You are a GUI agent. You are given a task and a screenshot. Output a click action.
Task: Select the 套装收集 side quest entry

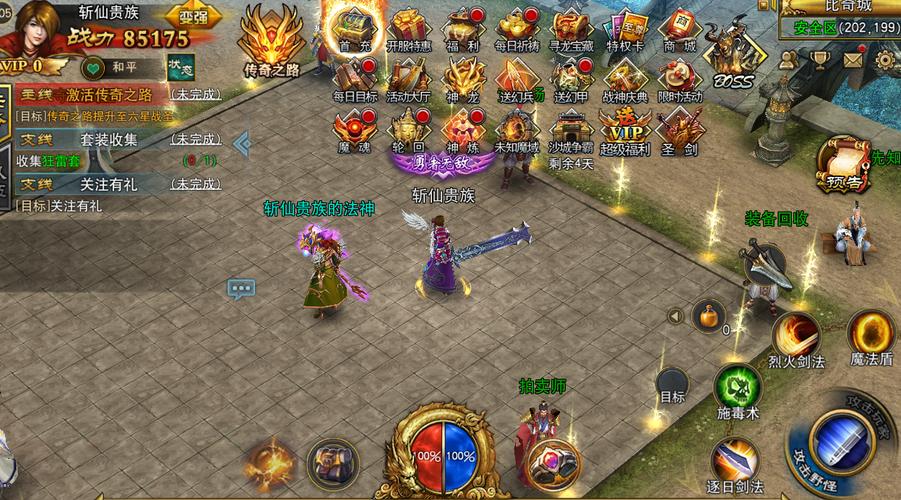click(110, 140)
